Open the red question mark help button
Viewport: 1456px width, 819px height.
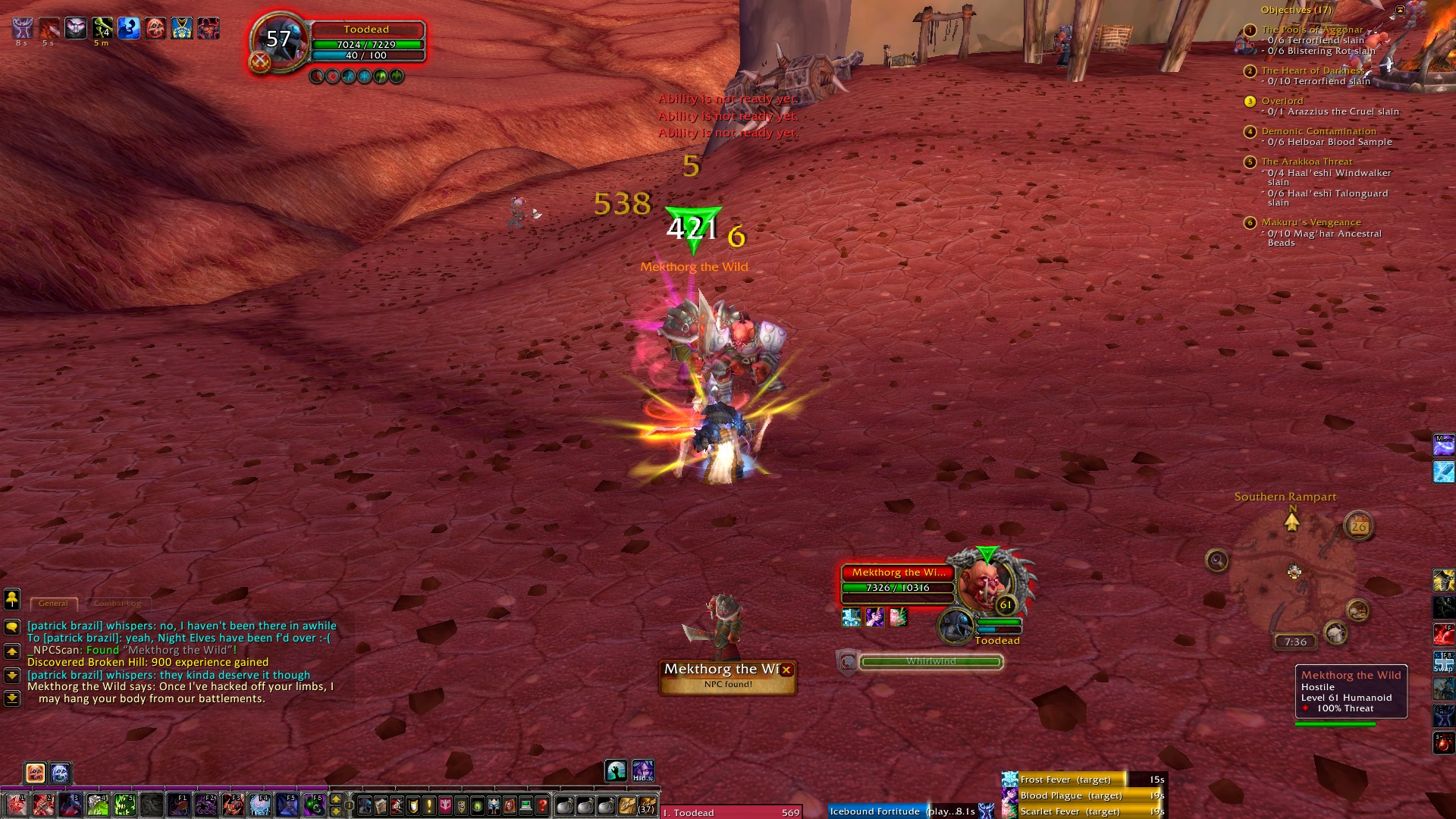pos(542,805)
